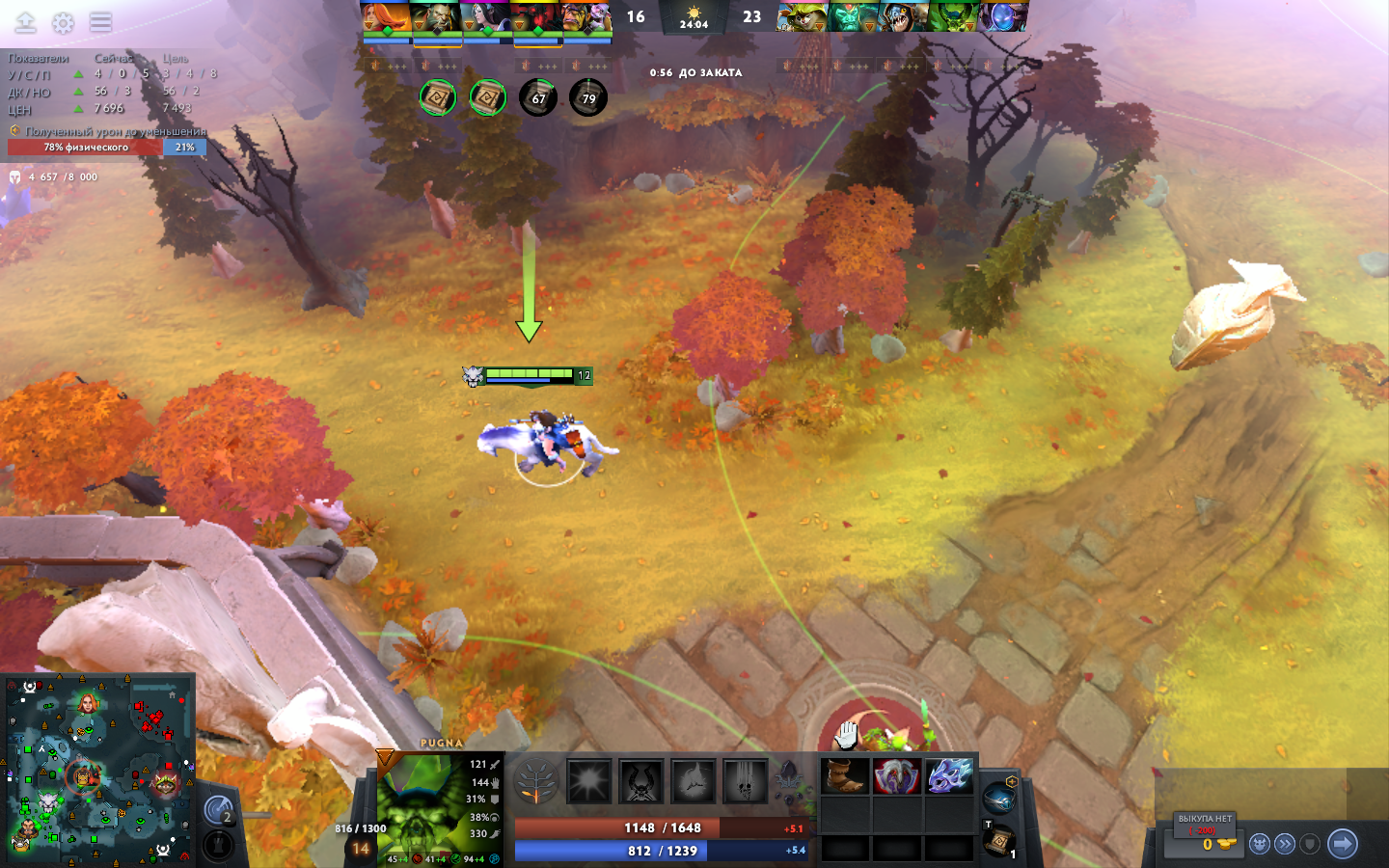Cast Nether Blast ability
The image size is (1389, 868).
[589, 781]
